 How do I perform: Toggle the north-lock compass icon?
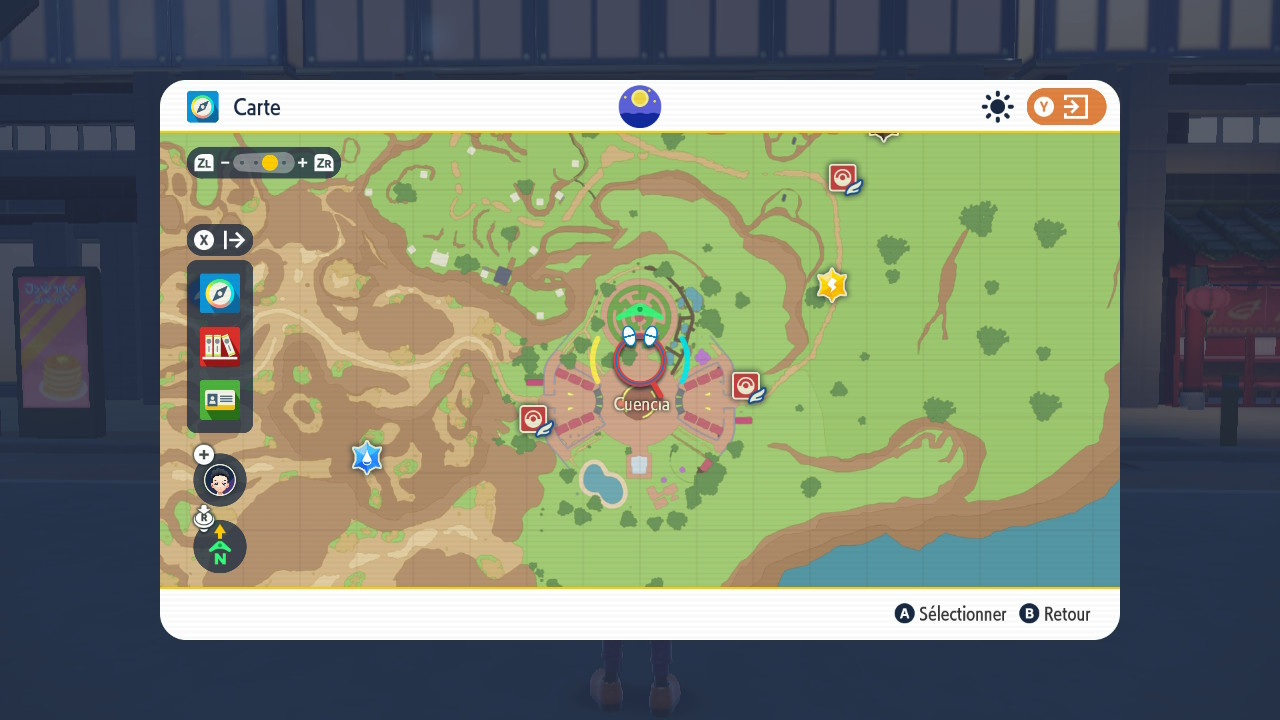click(x=220, y=547)
